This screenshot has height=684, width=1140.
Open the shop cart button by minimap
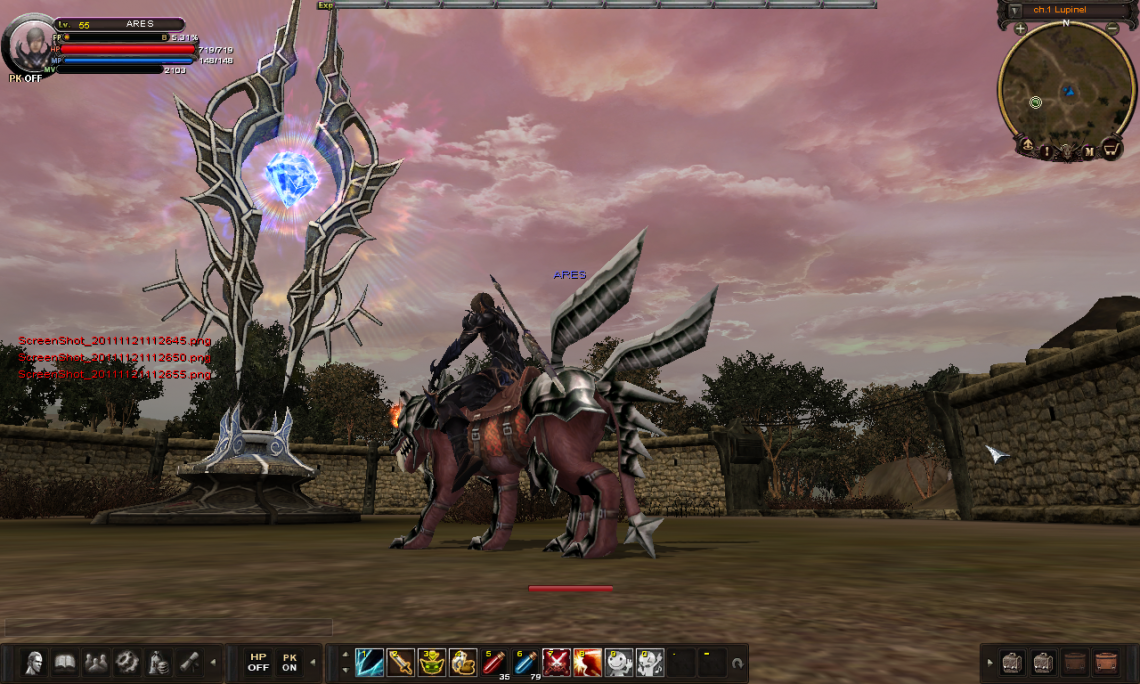click(x=1111, y=150)
